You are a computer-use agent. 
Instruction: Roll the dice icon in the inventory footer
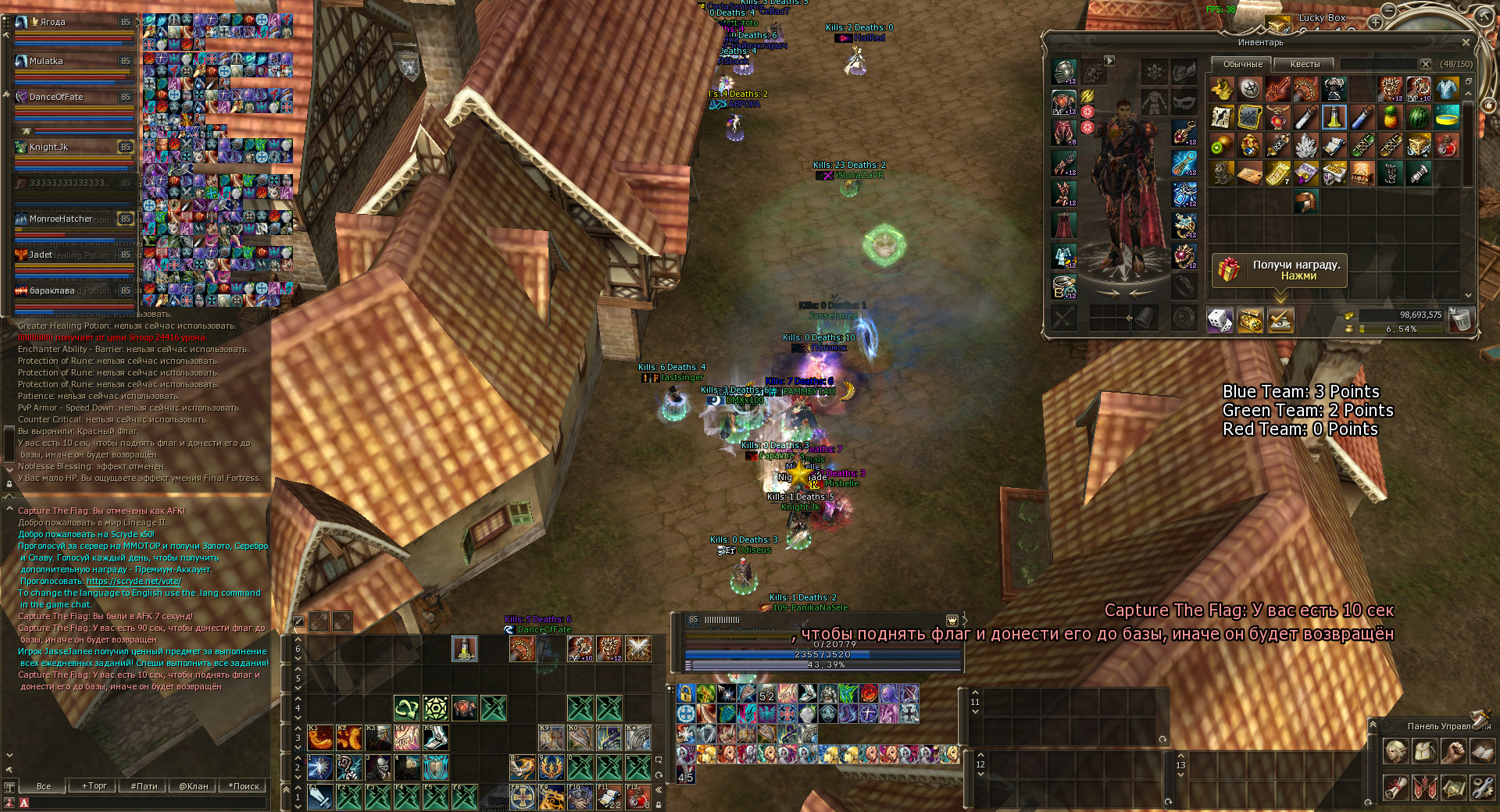coord(1220,320)
